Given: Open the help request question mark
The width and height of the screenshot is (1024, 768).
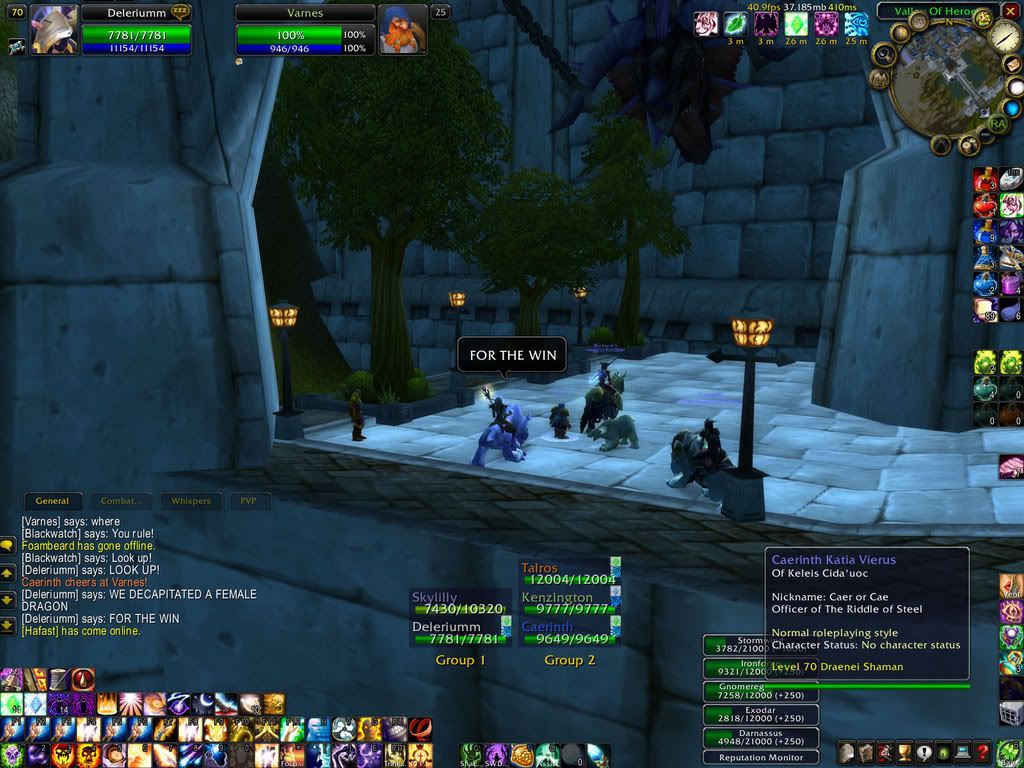Looking at the screenshot, I should (984, 752).
